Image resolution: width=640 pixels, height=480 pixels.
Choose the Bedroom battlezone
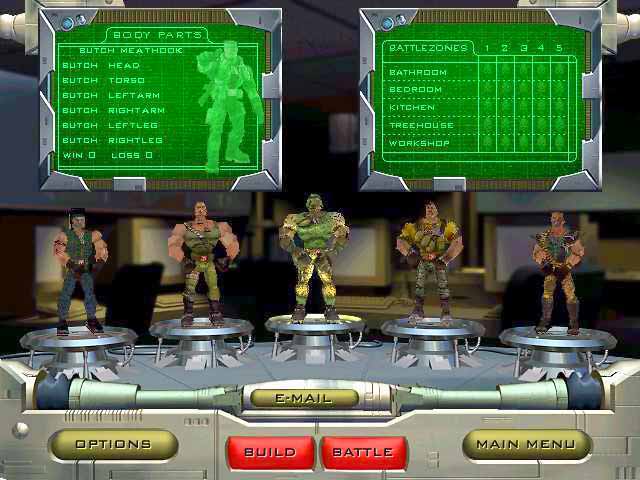pyautogui.click(x=414, y=89)
